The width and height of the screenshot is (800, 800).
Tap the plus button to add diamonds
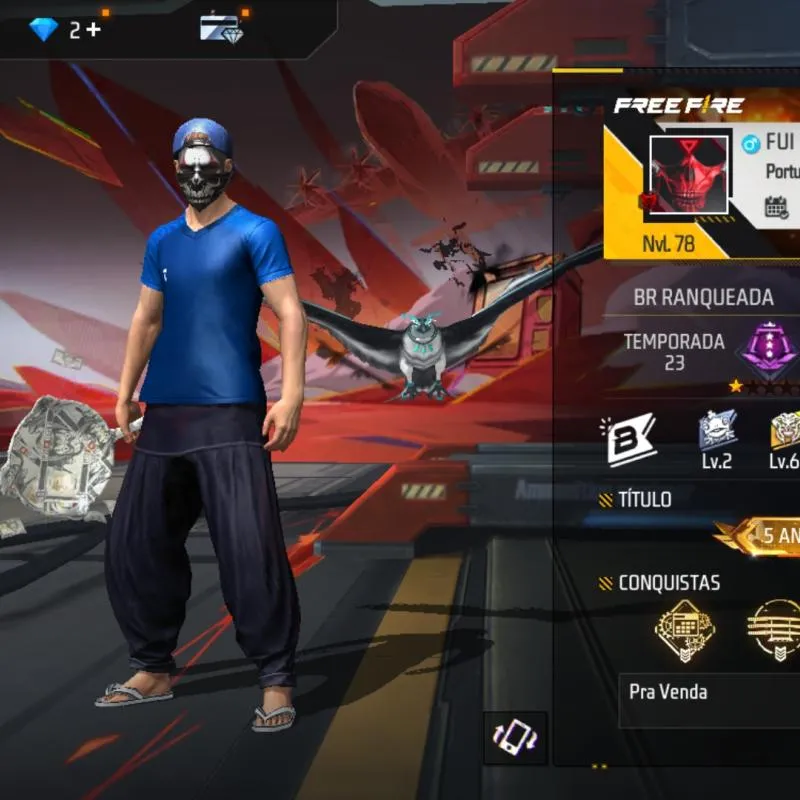pos(93,29)
